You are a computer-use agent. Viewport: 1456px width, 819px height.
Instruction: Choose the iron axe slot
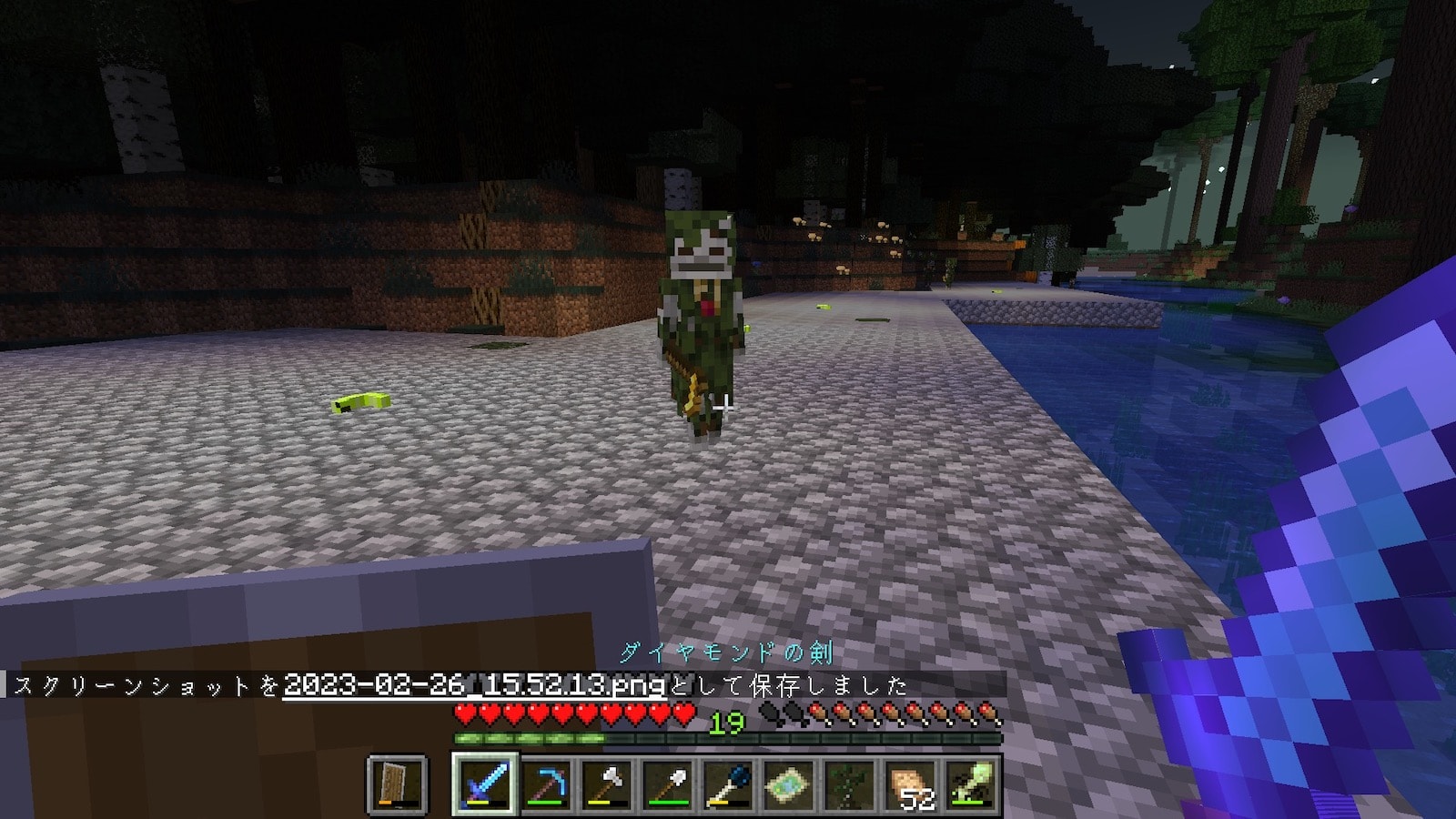607,784
